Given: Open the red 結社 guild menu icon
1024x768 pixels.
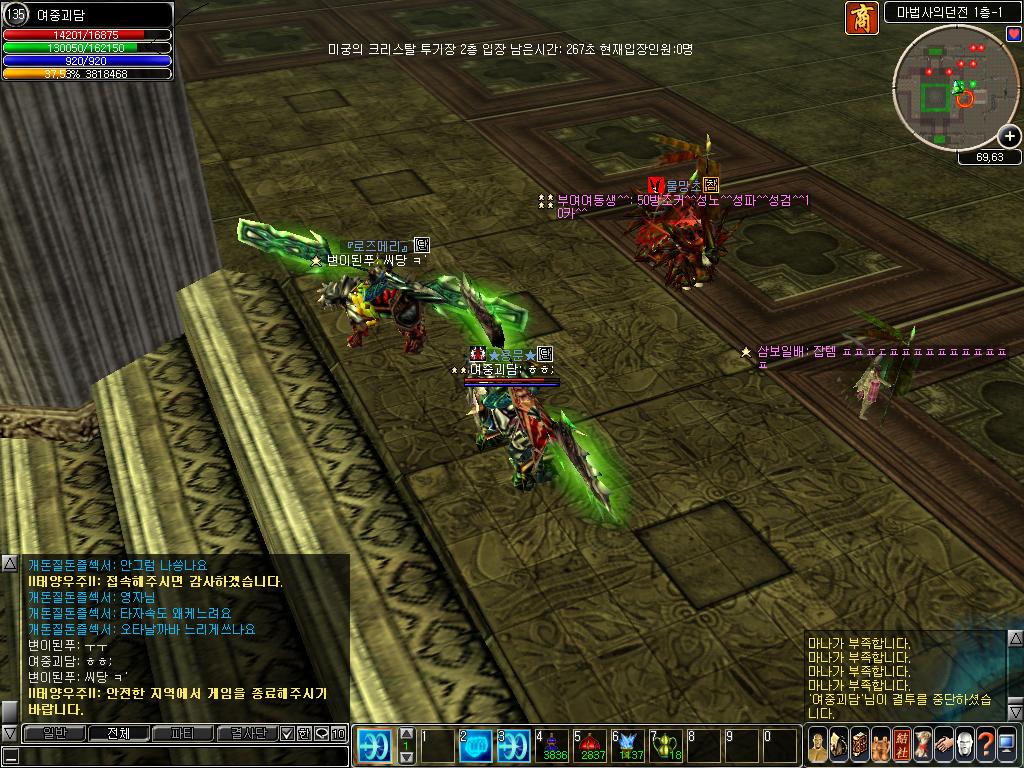Looking at the screenshot, I should (x=901, y=746).
